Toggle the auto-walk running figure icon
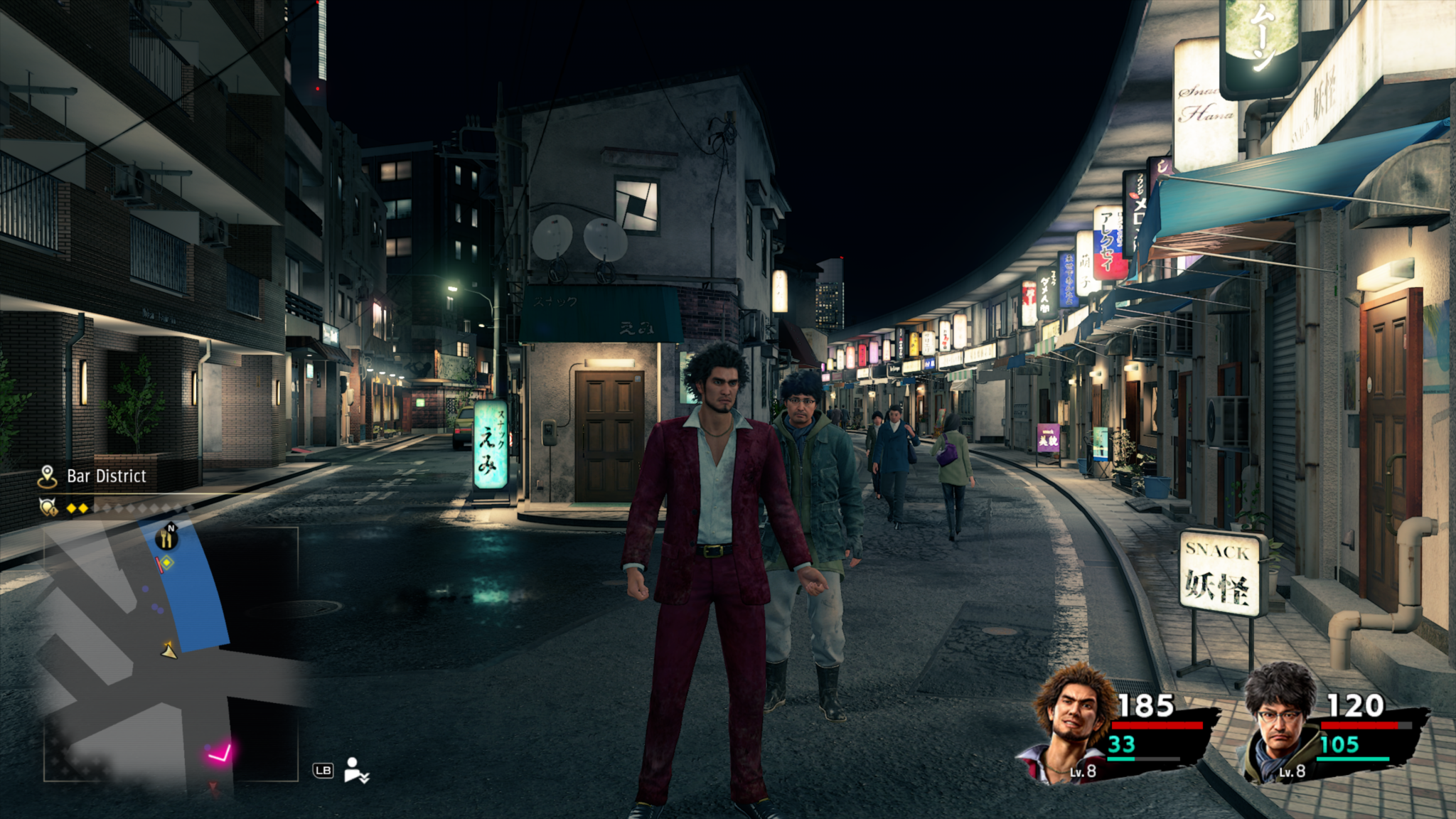1456x819 pixels. (355, 770)
